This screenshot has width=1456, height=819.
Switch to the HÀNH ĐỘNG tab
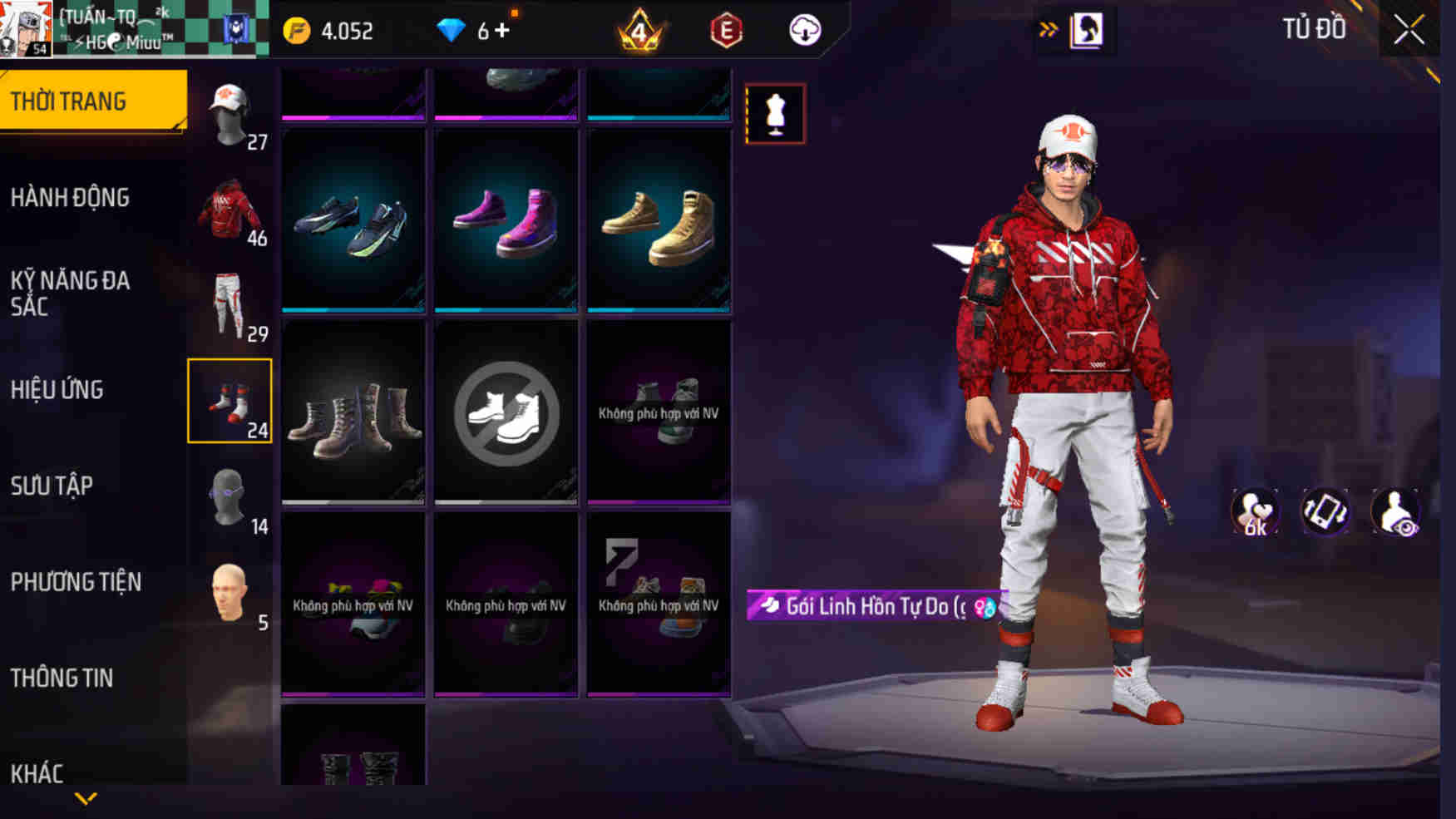coord(72,198)
